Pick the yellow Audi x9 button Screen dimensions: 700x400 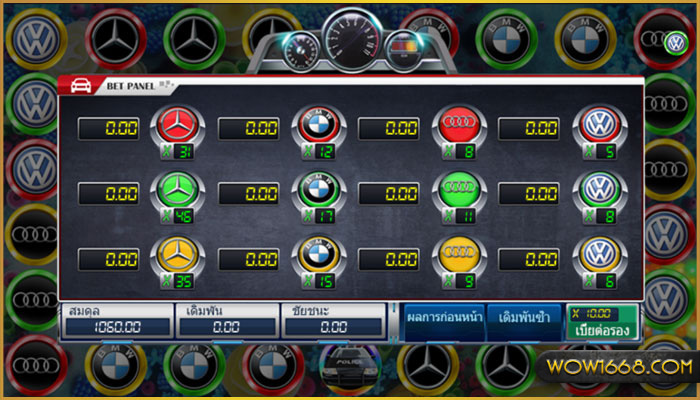click(x=459, y=258)
